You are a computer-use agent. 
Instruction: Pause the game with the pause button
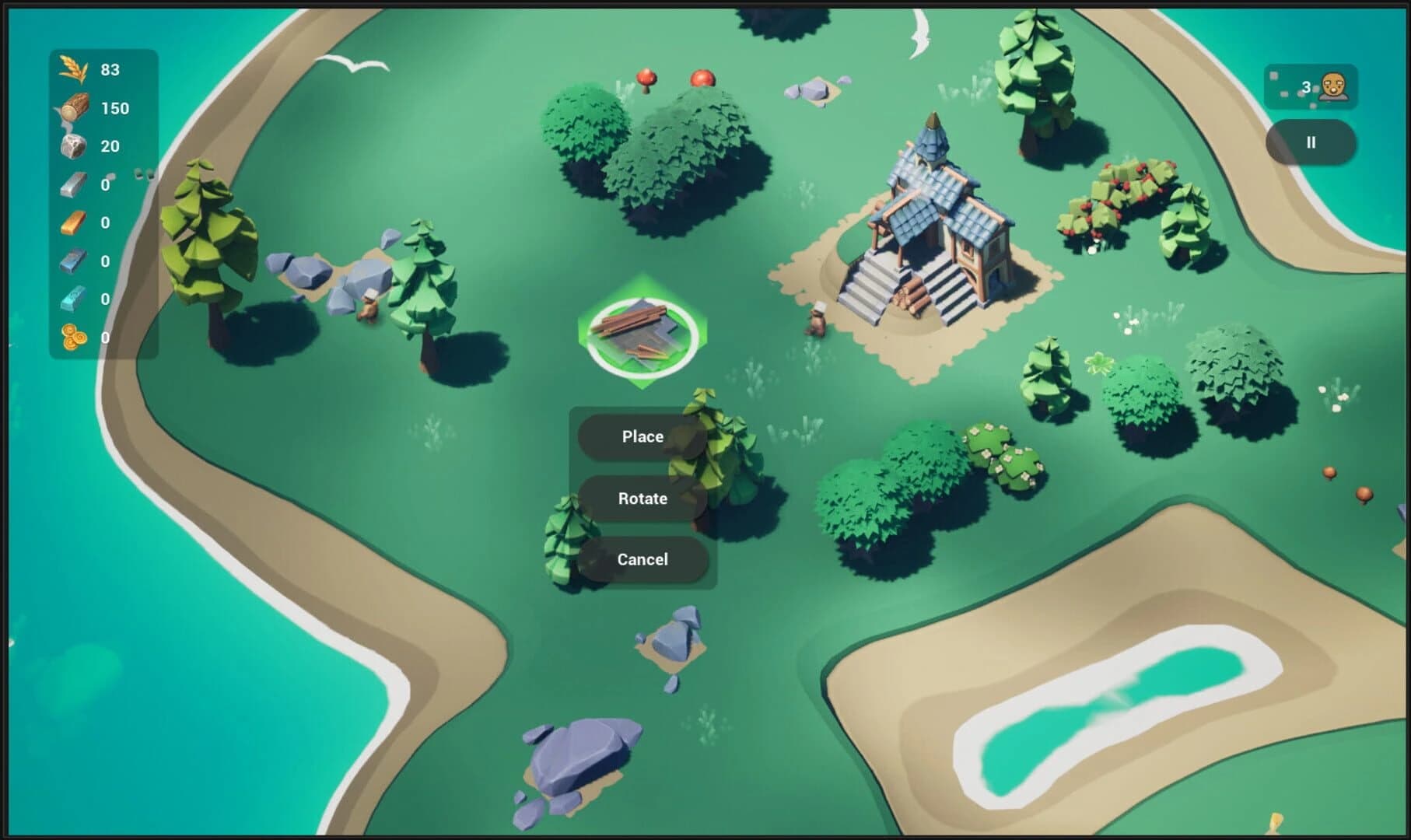(x=1311, y=142)
